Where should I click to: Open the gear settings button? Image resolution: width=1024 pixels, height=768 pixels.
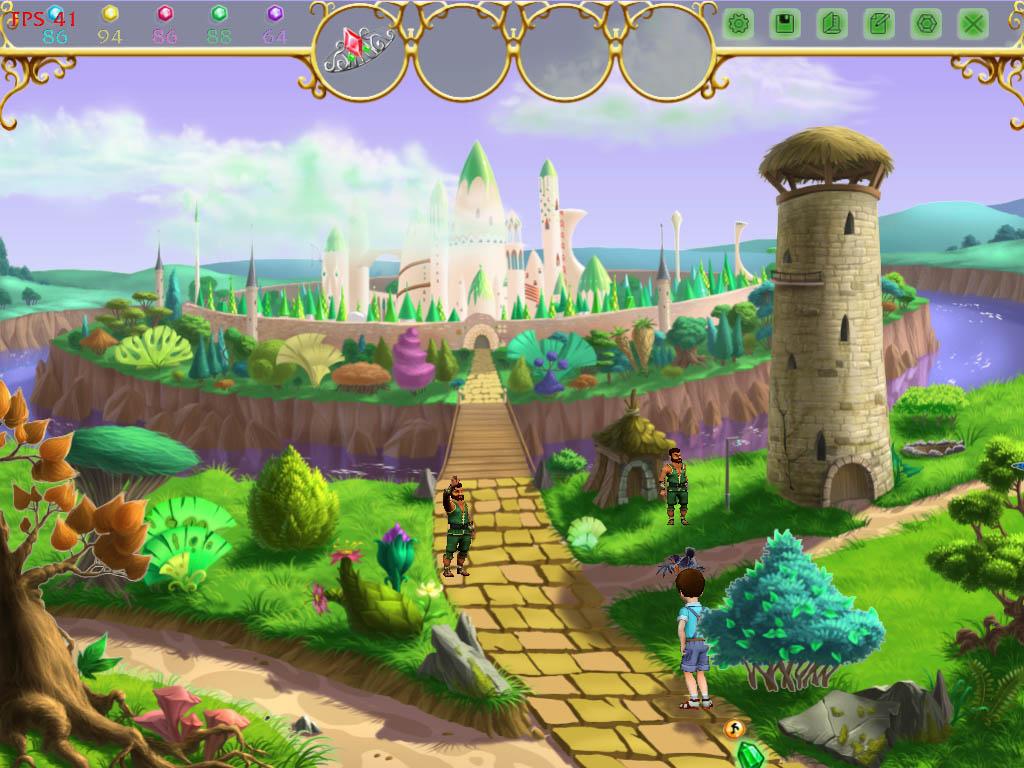click(x=739, y=24)
